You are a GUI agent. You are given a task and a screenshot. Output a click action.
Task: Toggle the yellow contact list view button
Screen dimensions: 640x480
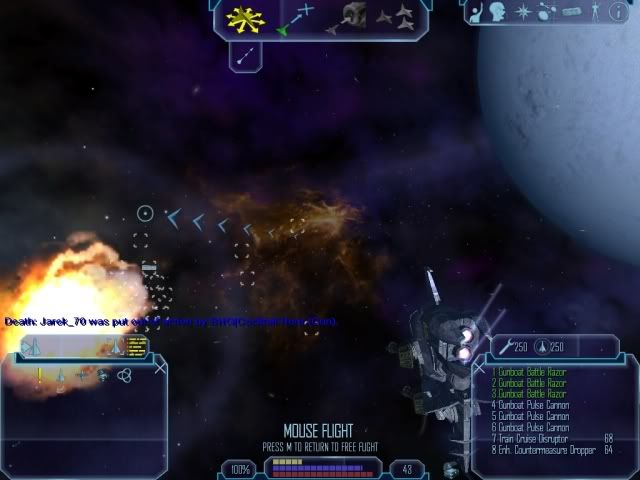click(137, 345)
